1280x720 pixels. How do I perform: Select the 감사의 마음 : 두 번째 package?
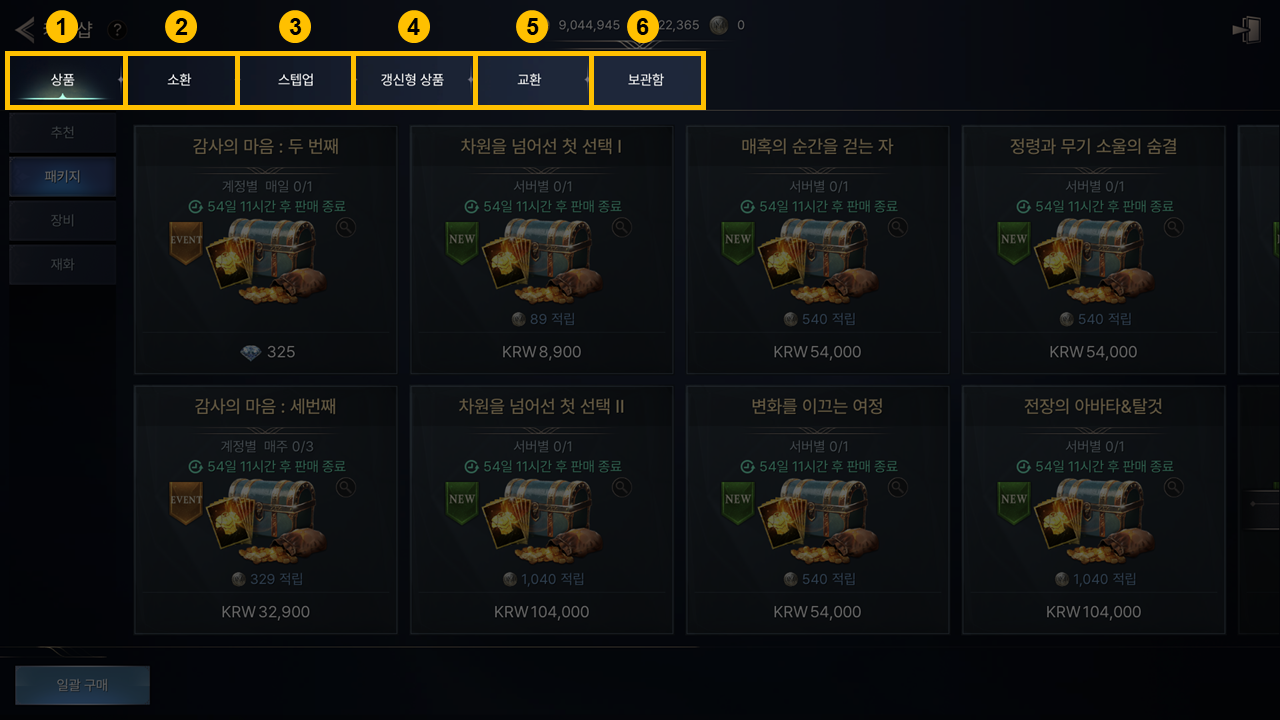coord(265,250)
